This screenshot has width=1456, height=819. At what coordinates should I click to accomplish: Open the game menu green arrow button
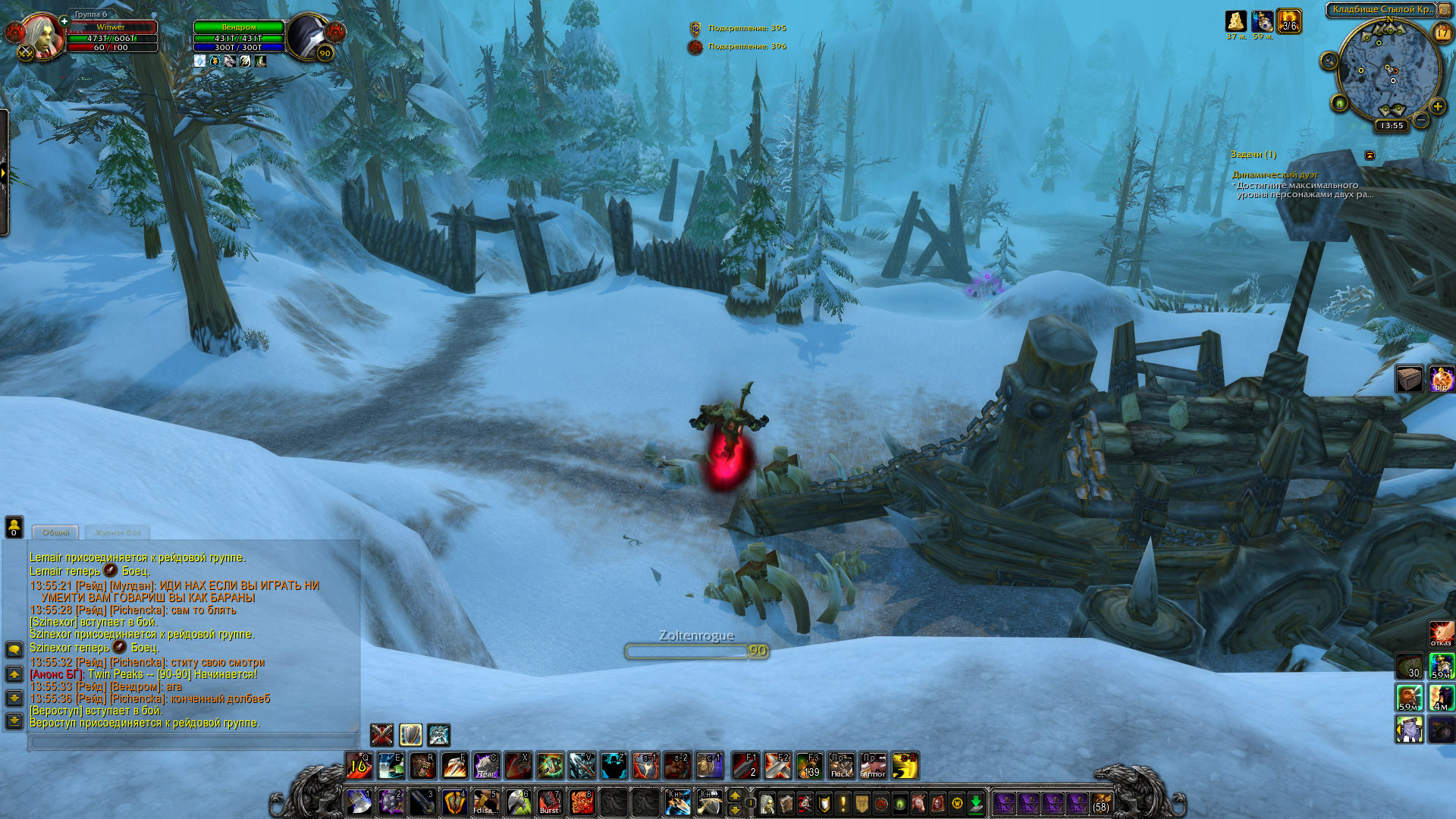pos(976,802)
